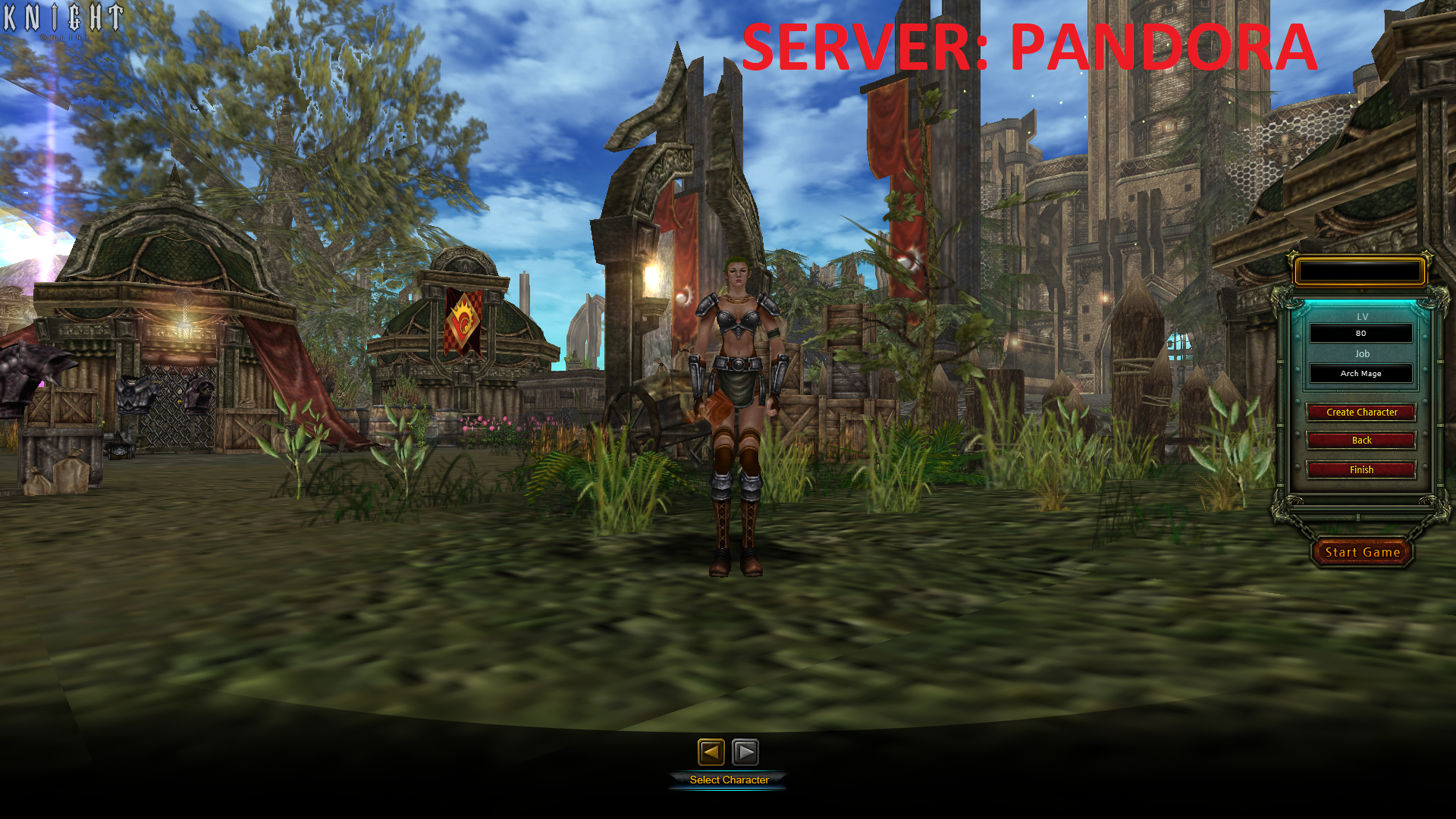This screenshot has height=819, width=1456.
Task: Select next character with the gray right arrow
Action: click(x=746, y=752)
